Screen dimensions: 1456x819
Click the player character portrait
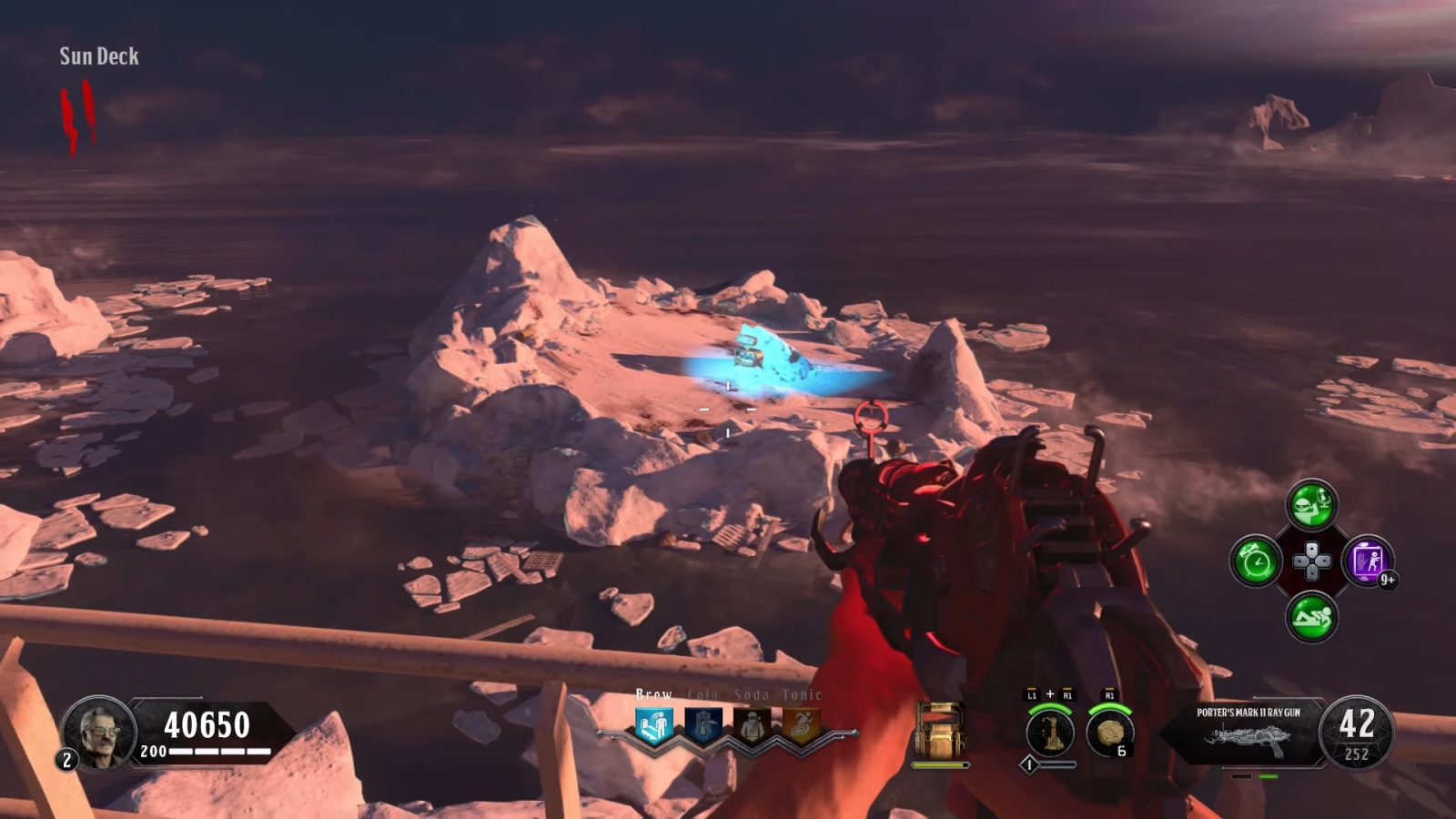(x=99, y=732)
